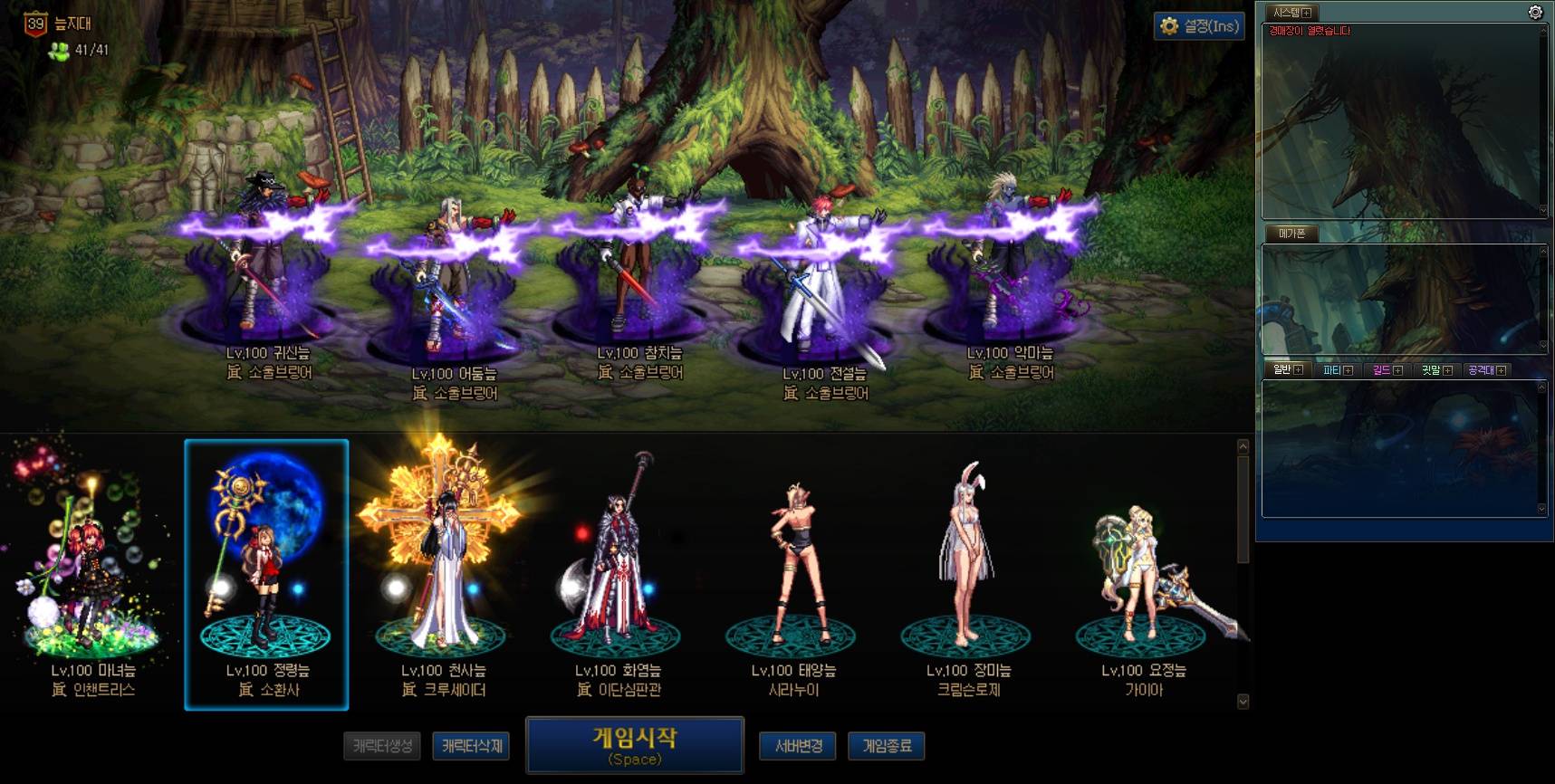The height and width of the screenshot is (784, 1555).
Task: Open 설정(Ins) settings
Action: click(1199, 26)
